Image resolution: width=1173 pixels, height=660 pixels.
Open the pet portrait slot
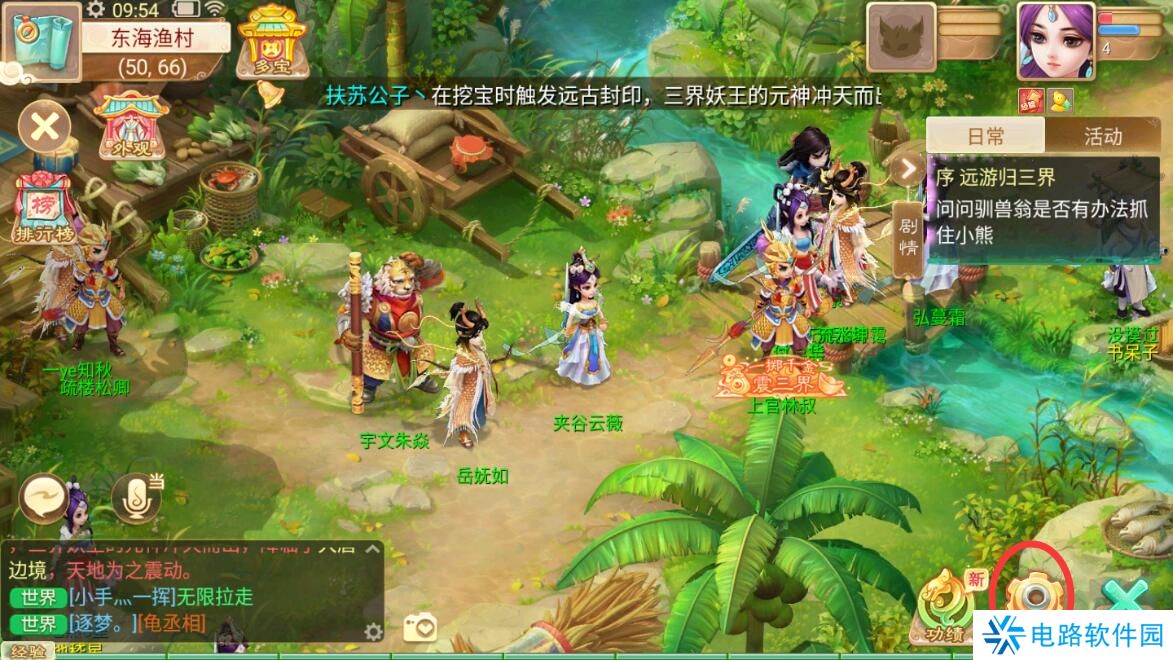click(900, 38)
